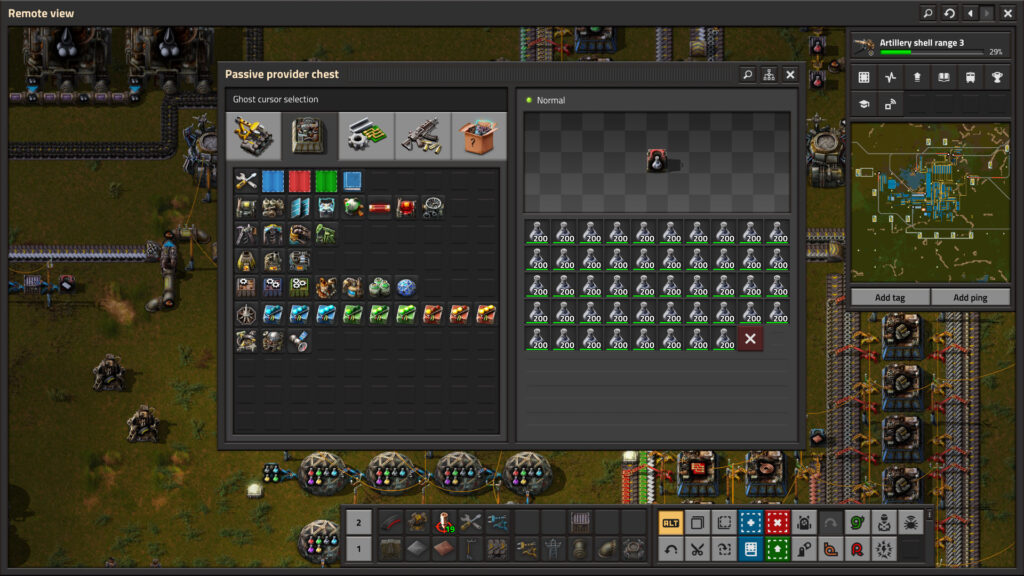Select the cut scissors shortcut tool
1024x576 pixels.
pos(697,548)
